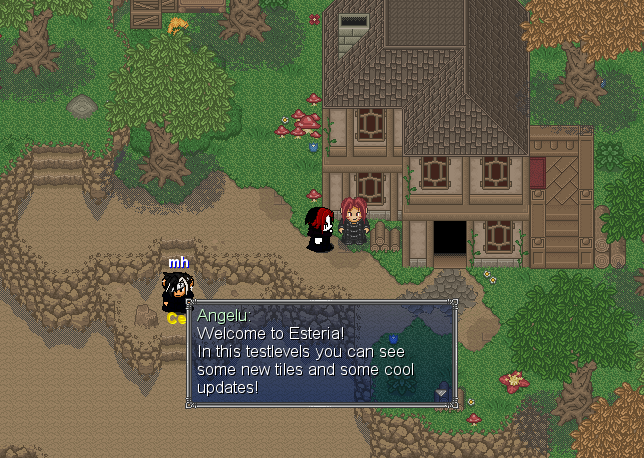Viewport: 644px width, 458px height.
Task: Advance the dialogue with the down arrow
Action: coord(439,393)
